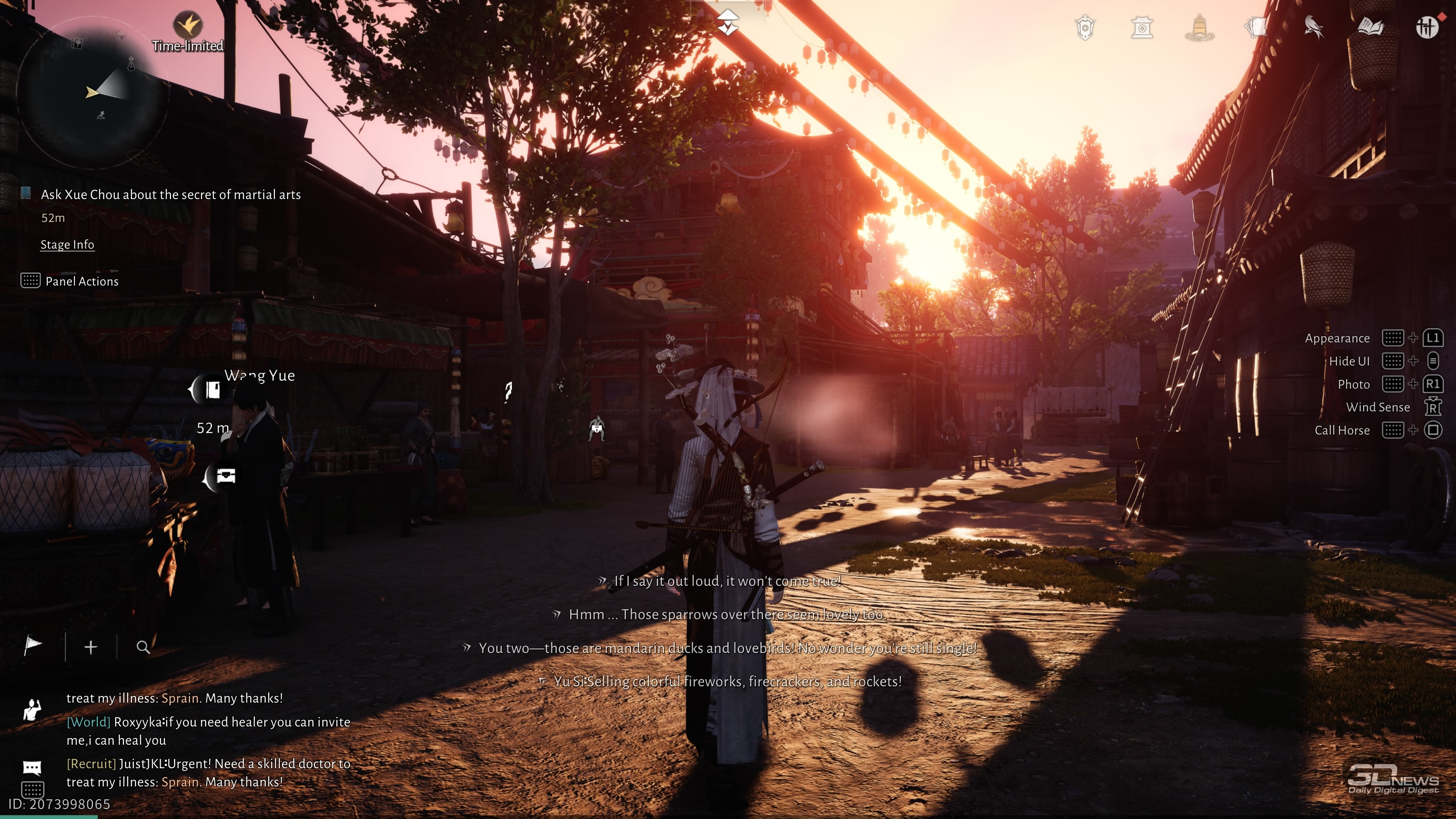Click the shield emblem icon in top bar
Viewport: 1456px width, 819px height.
[x=1085, y=28]
